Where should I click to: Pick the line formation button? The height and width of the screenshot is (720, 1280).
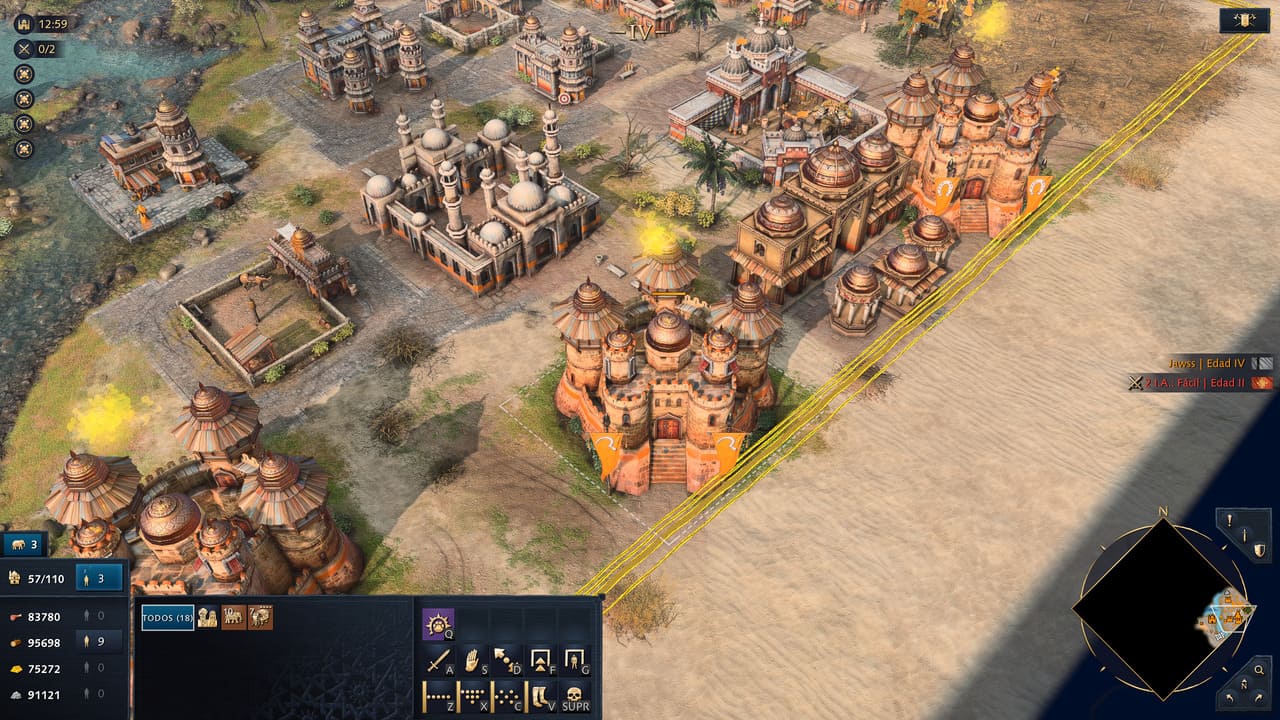click(x=438, y=695)
